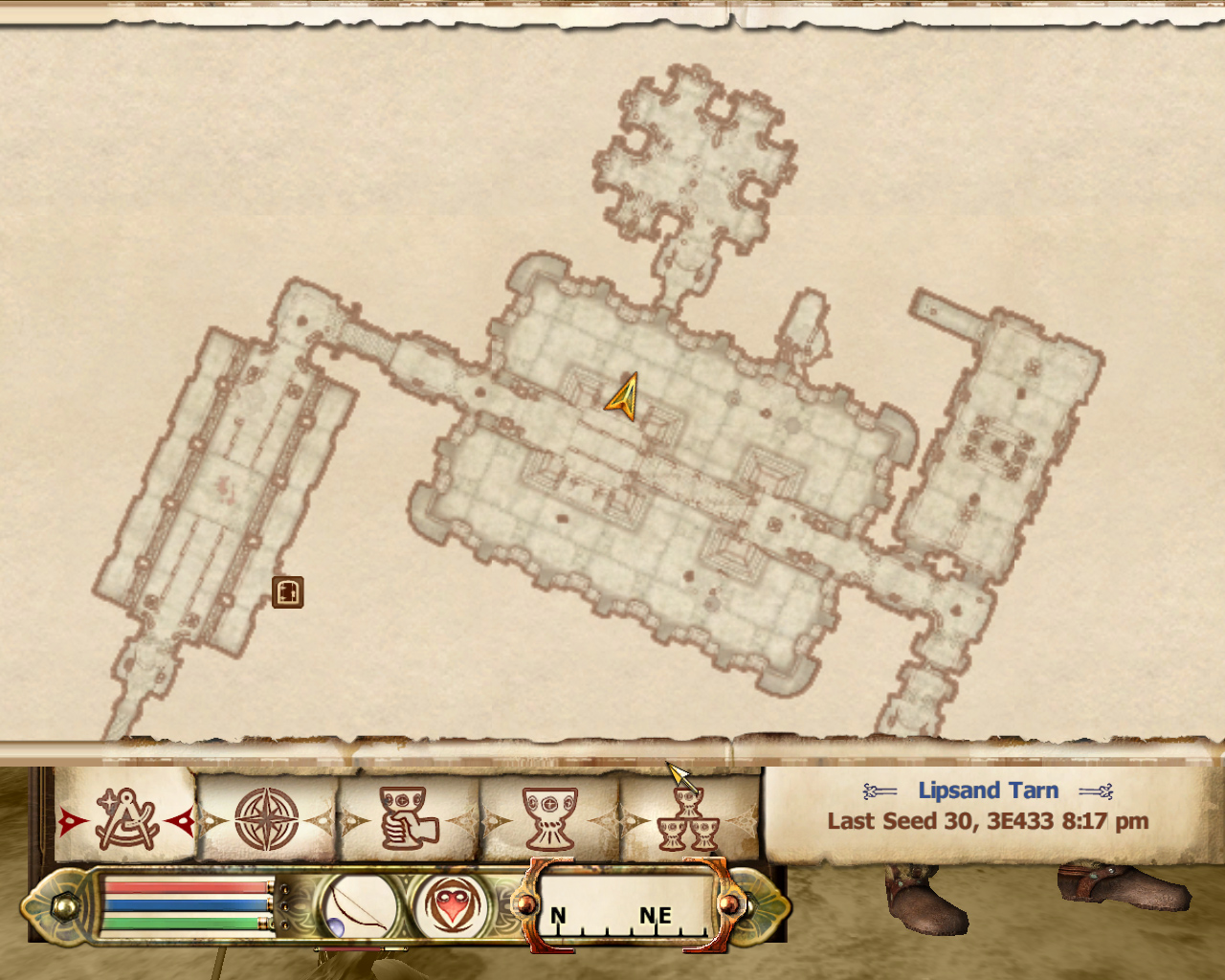
Task: Select the local map tab with the drafting compass
Action: pyautogui.click(x=125, y=820)
